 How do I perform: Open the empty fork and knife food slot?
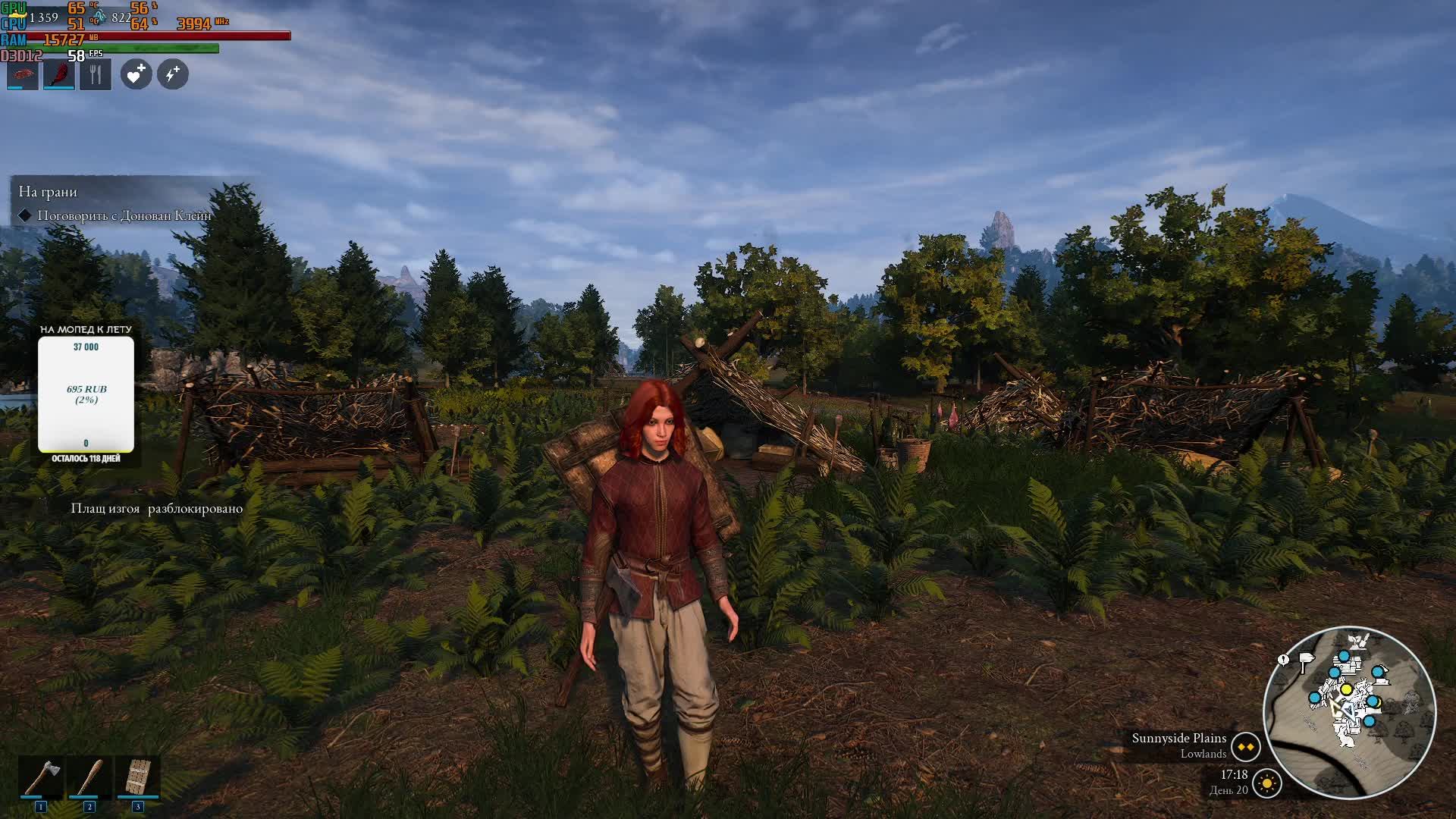tap(96, 74)
